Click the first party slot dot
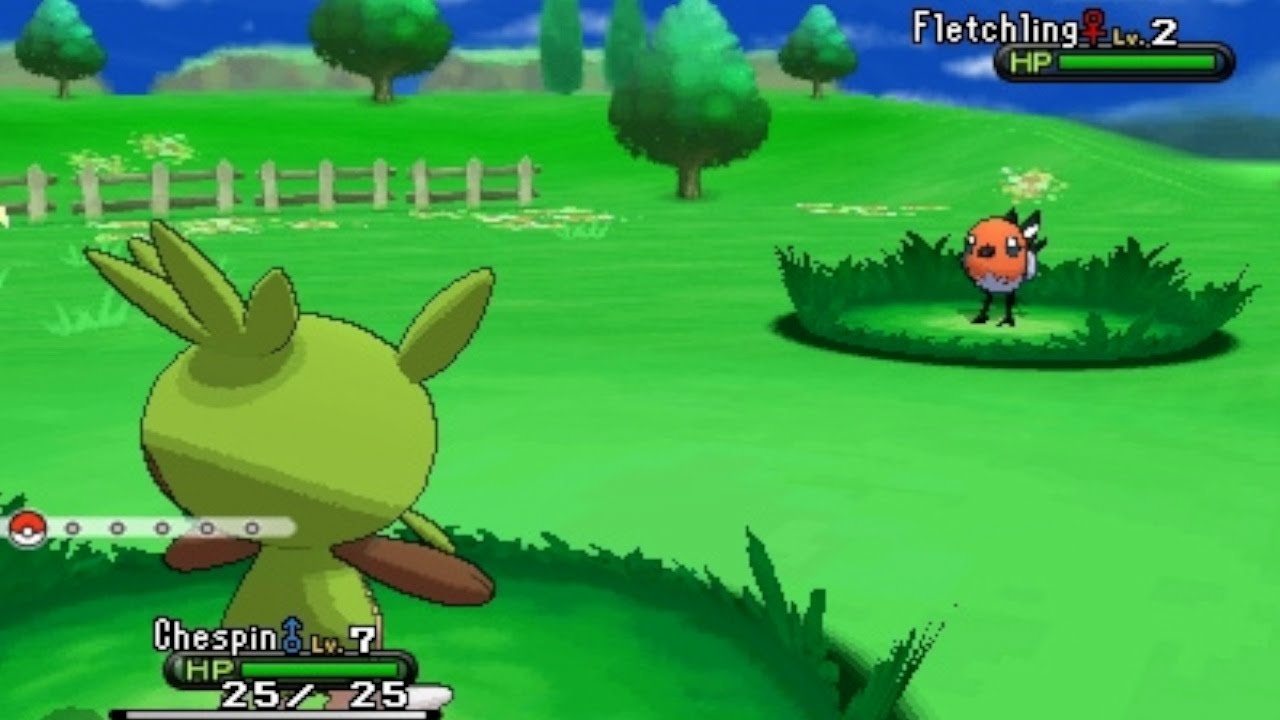Image resolution: width=1280 pixels, height=720 pixels. [72, 527]
